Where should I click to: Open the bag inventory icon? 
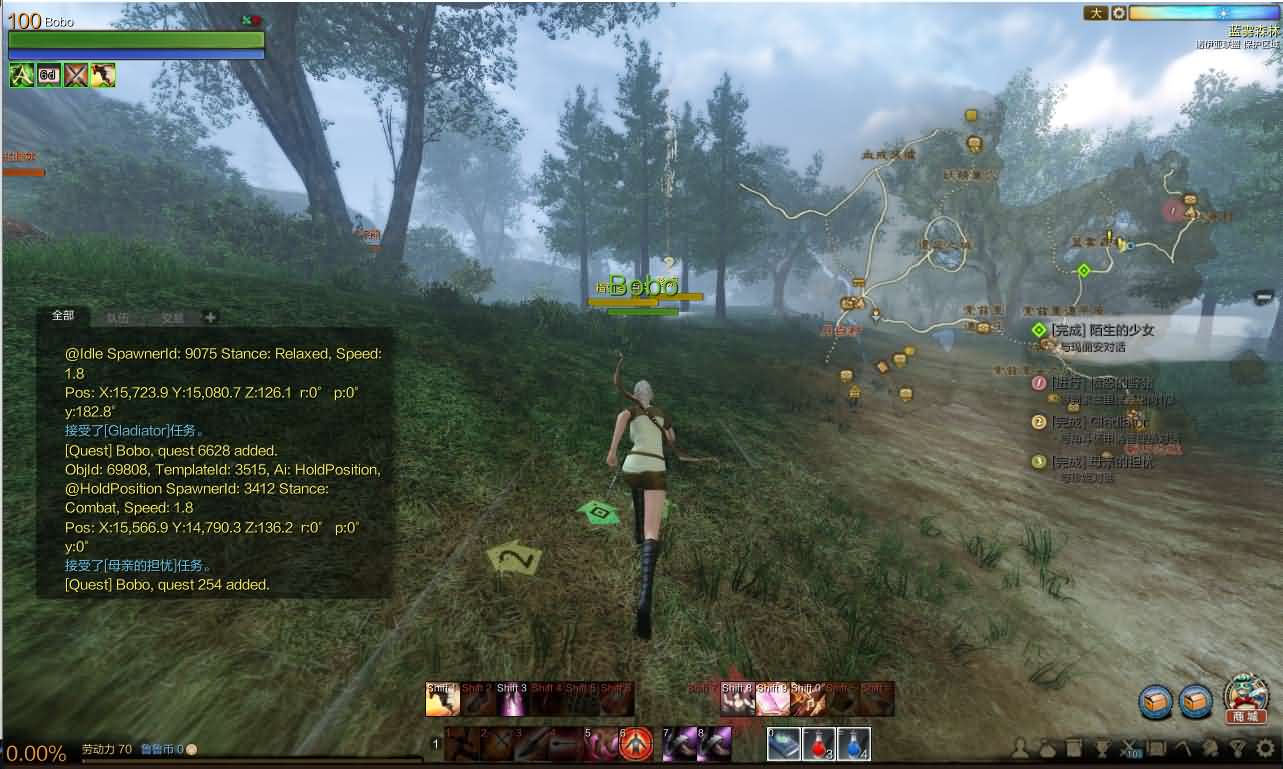(1047, 748)
